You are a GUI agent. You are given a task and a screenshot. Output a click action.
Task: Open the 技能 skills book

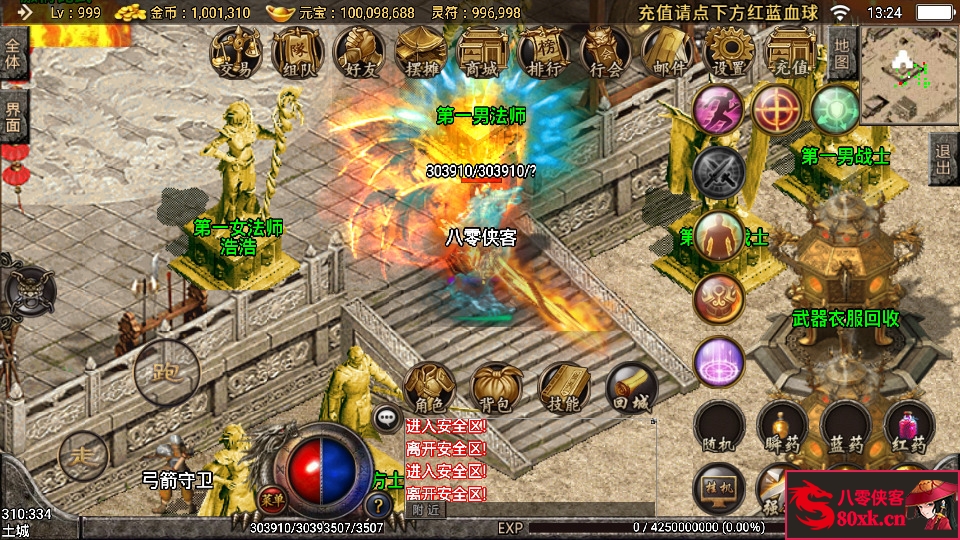click(564, 388)
